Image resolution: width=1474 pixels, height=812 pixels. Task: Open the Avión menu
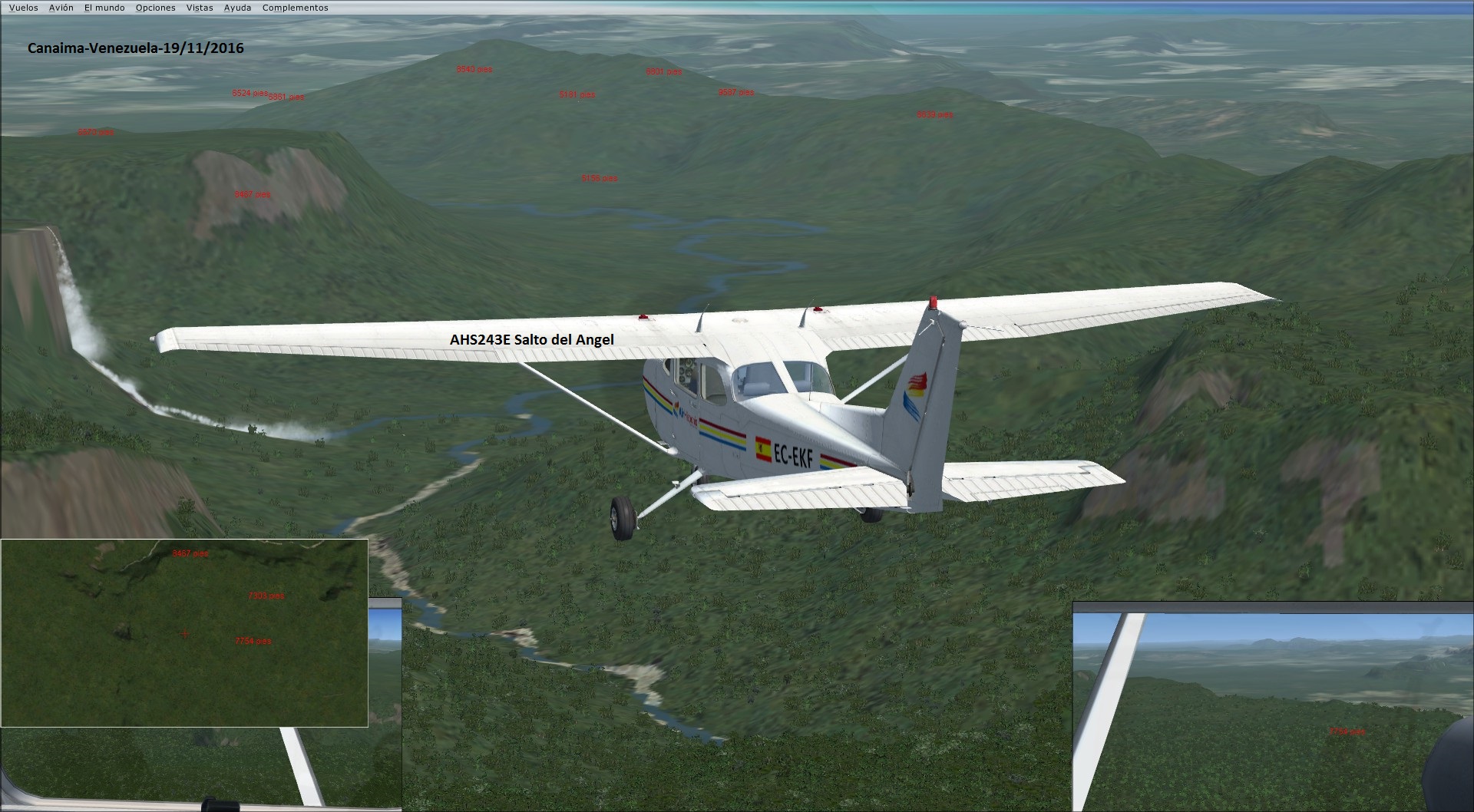[61, 8]
